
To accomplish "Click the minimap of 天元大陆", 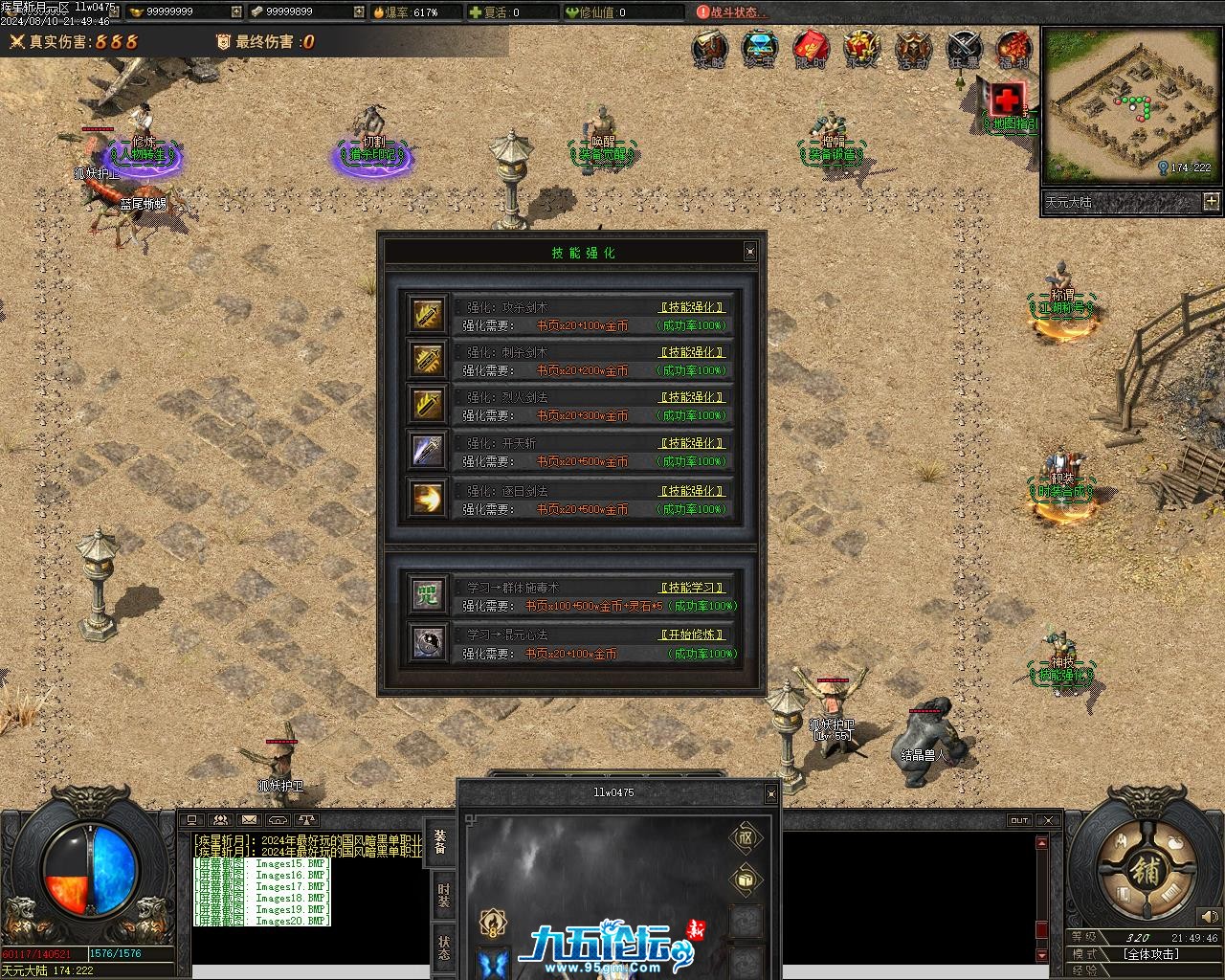I will (x=1127, y=105).
